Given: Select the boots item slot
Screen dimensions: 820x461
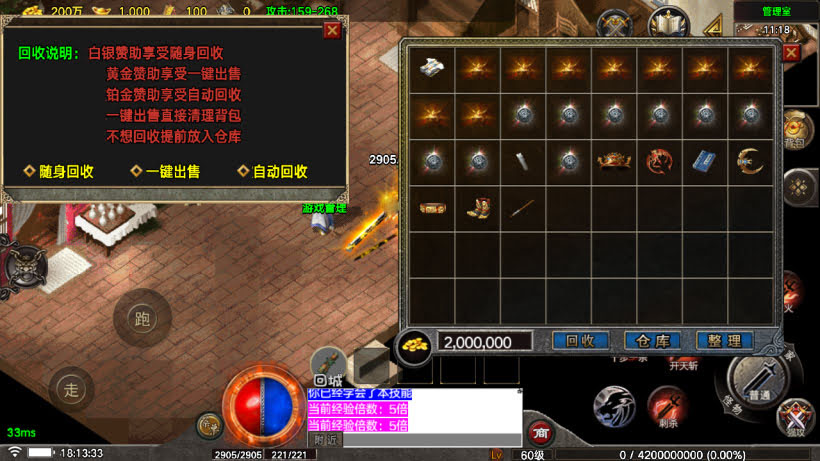Looking at the screenshot, I should click(x=478, y=208).
